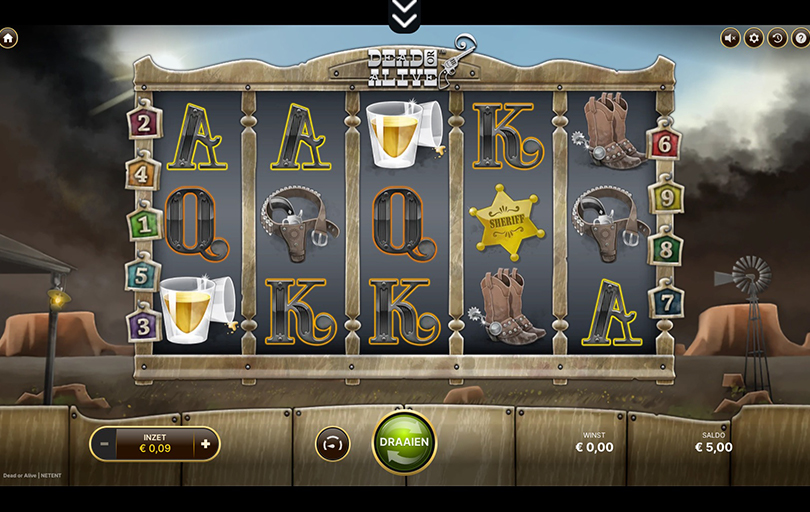The height and width of the screenshot is (512, 810).
Task: Open the question mark help page
Action: coord(800,38)
